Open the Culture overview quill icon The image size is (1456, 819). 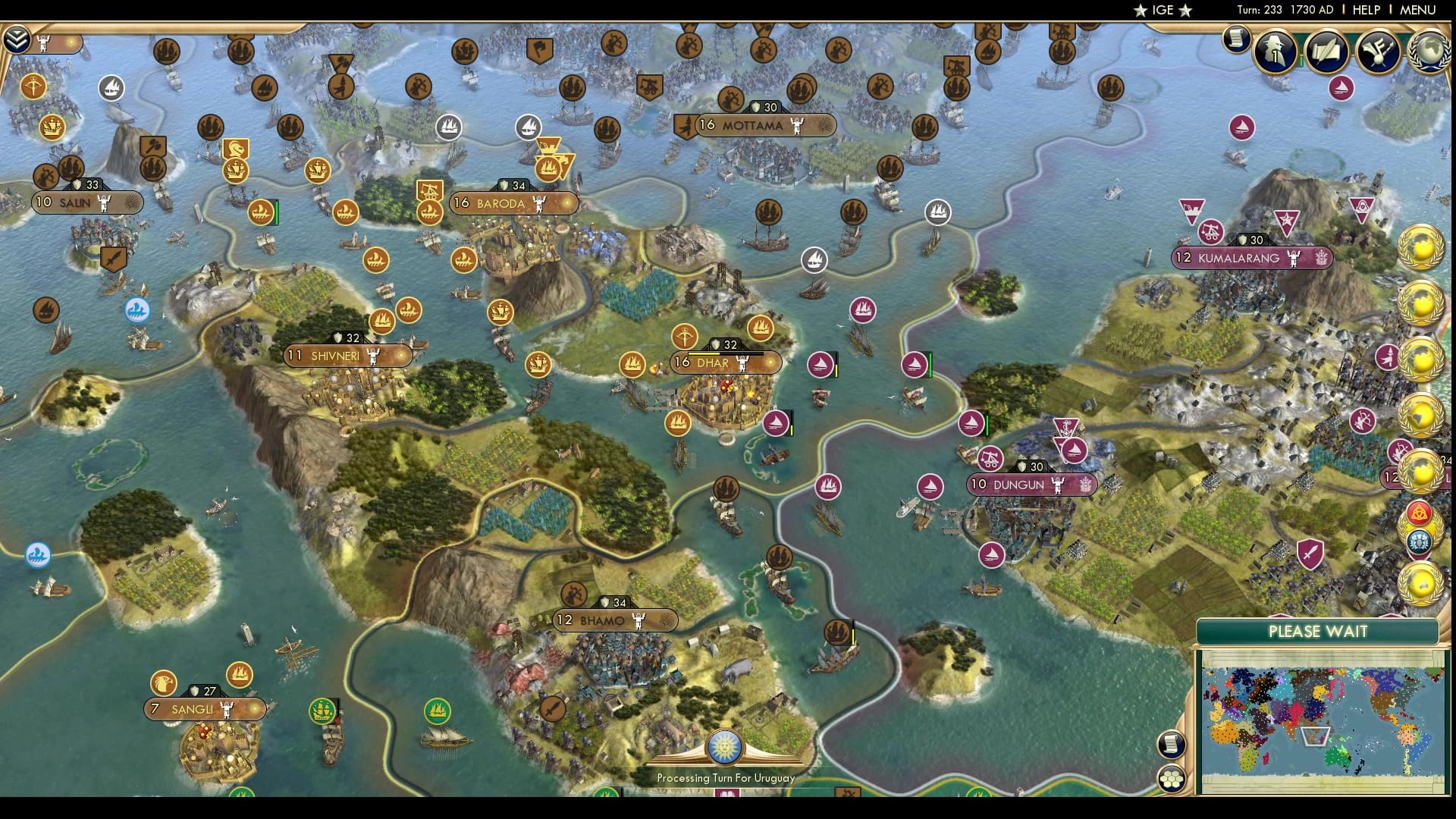pos(1328,53)
